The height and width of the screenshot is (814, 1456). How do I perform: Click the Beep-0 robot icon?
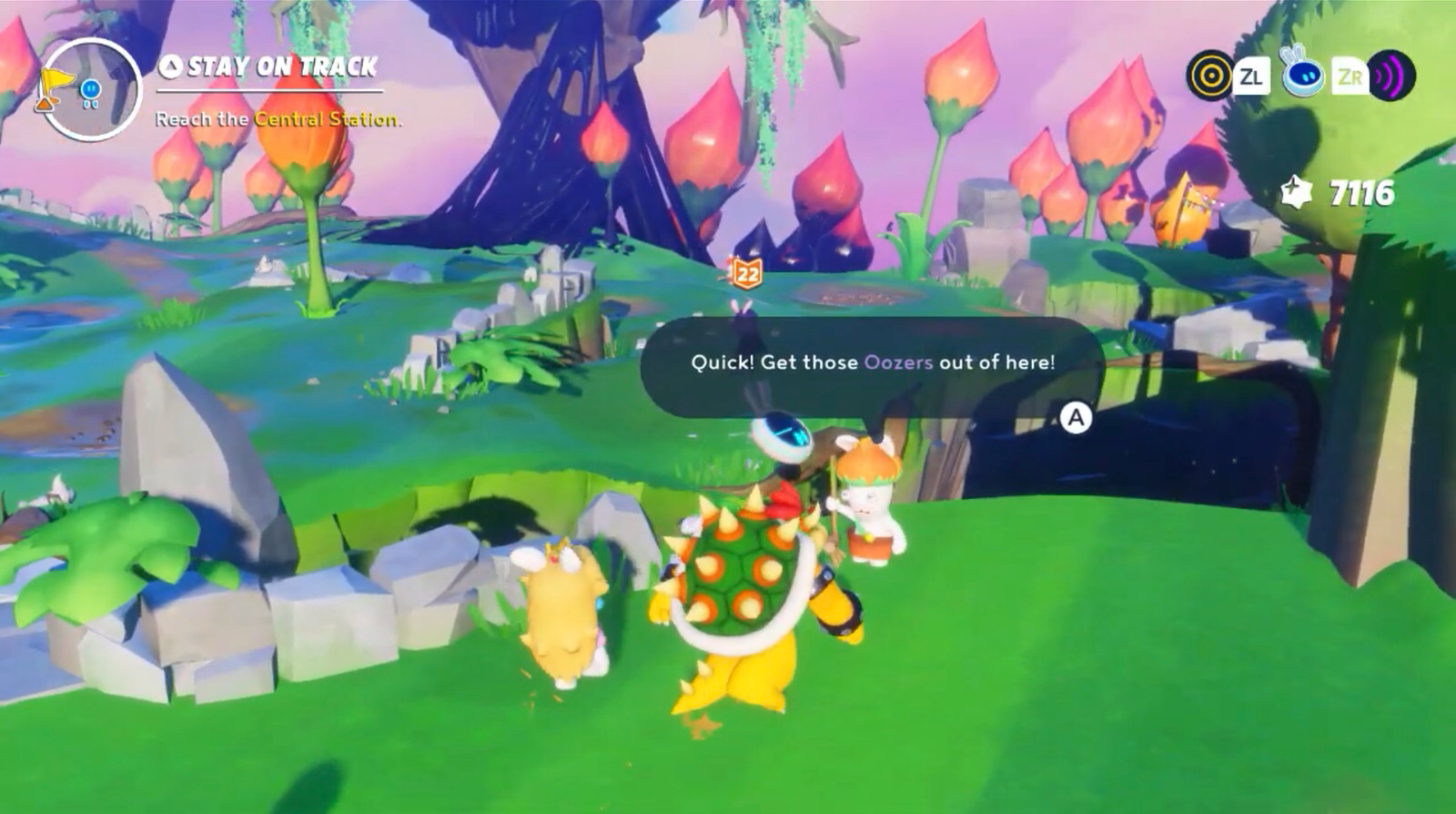(1302, 76)
